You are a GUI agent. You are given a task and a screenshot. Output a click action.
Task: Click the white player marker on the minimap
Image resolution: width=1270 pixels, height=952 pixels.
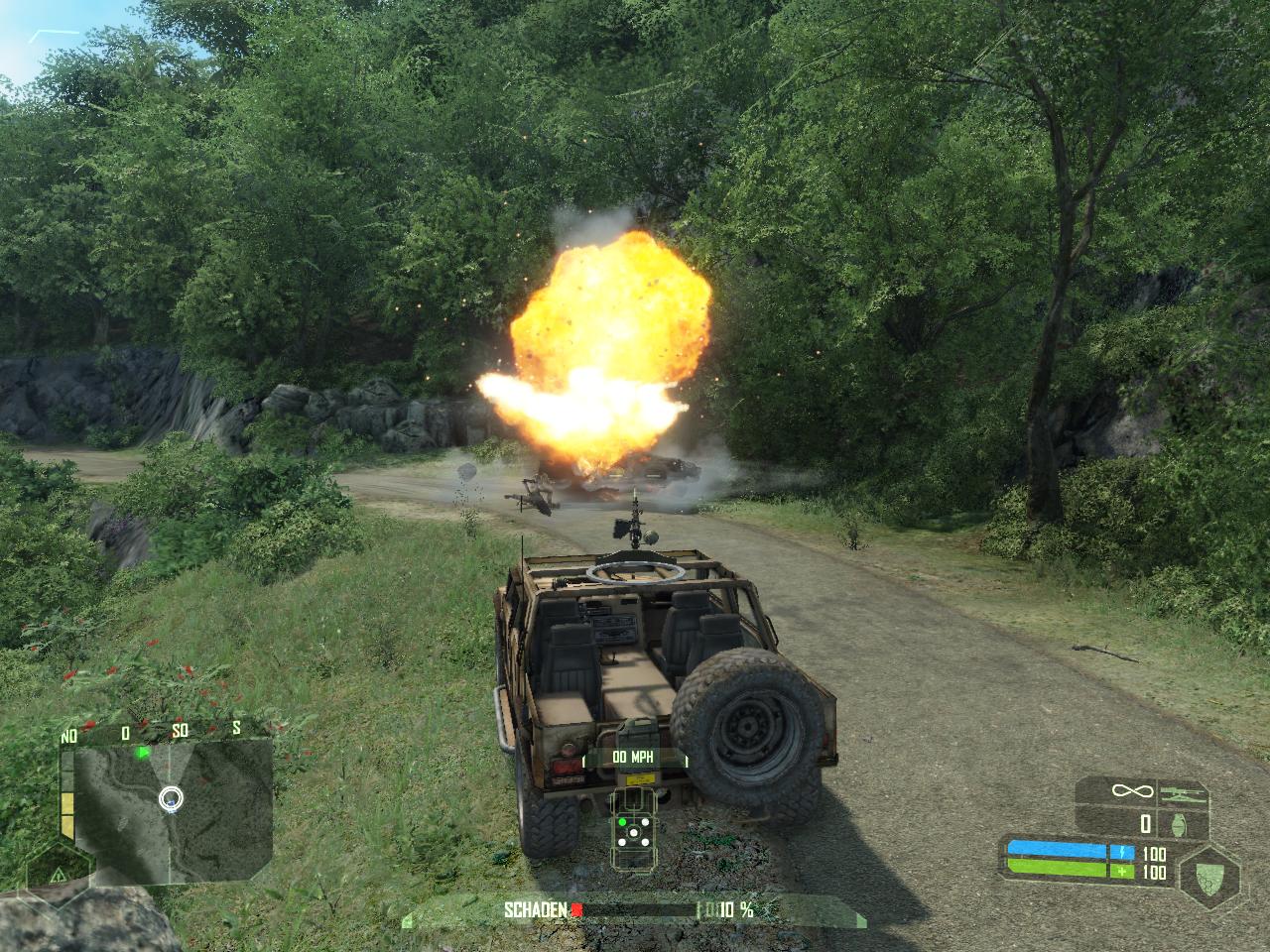(x=172, y=797)
